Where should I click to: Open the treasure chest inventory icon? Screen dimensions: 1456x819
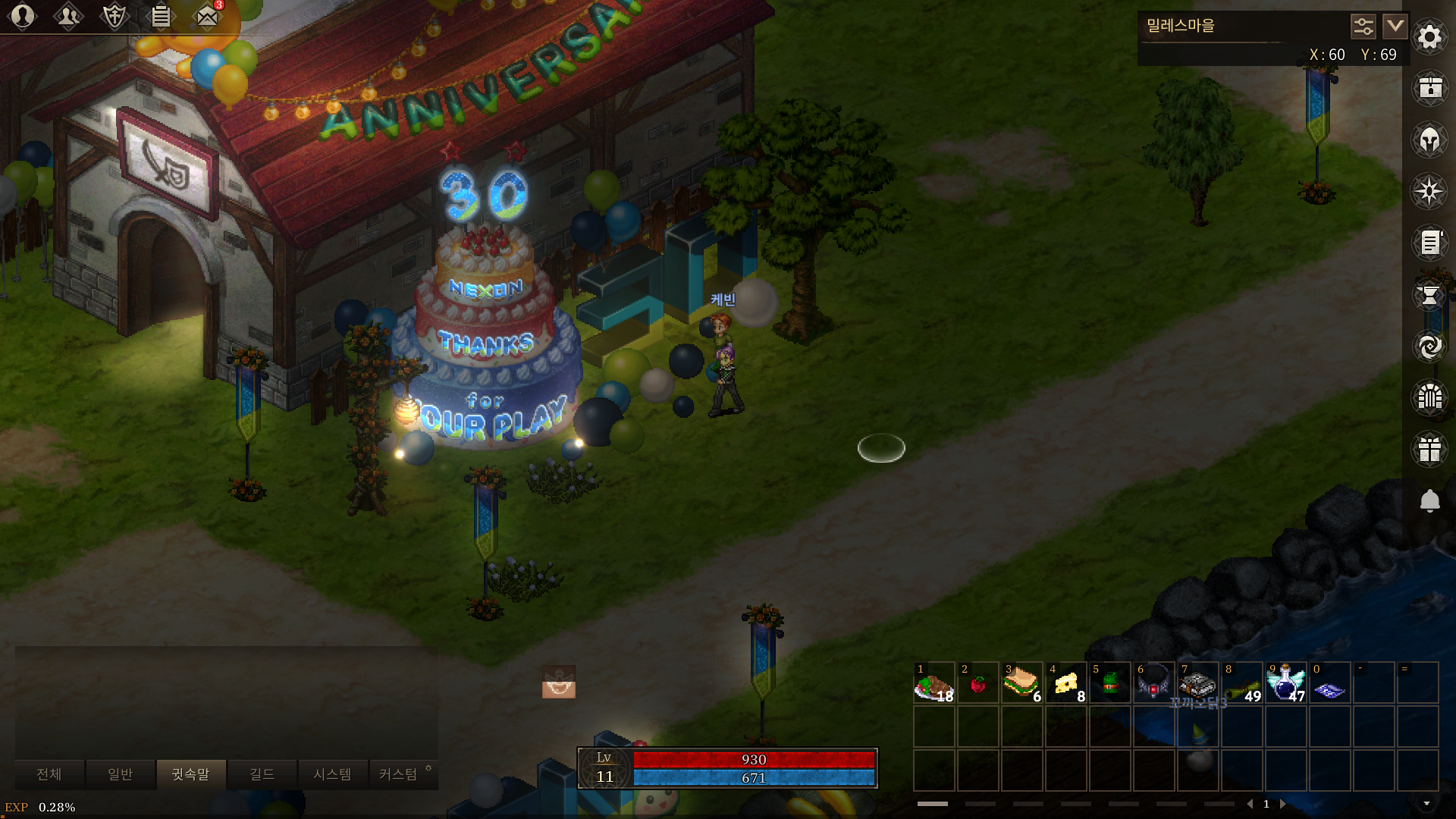coord(1429,88)
